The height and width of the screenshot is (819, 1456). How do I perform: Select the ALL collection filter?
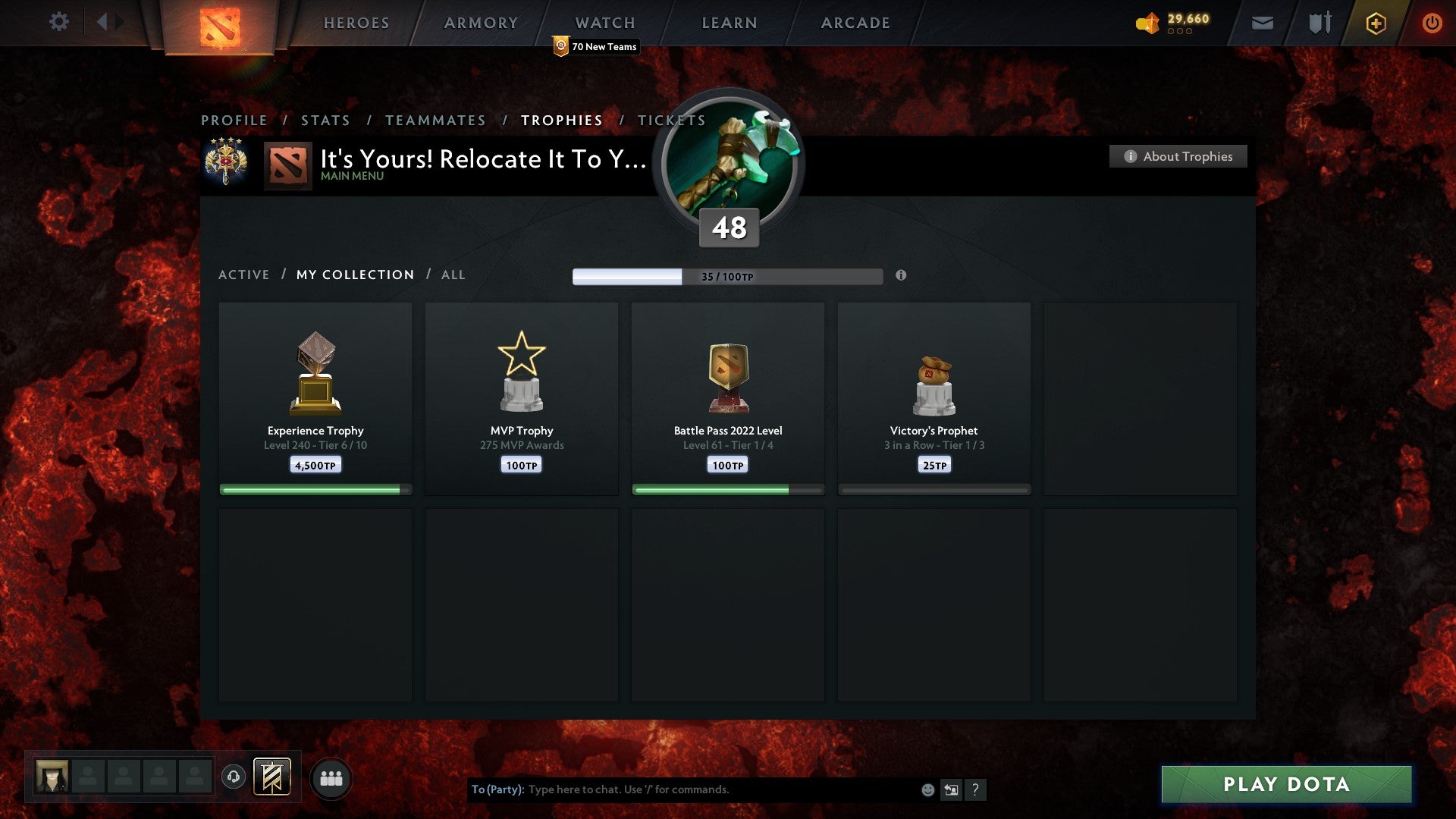tap(453, 275)
